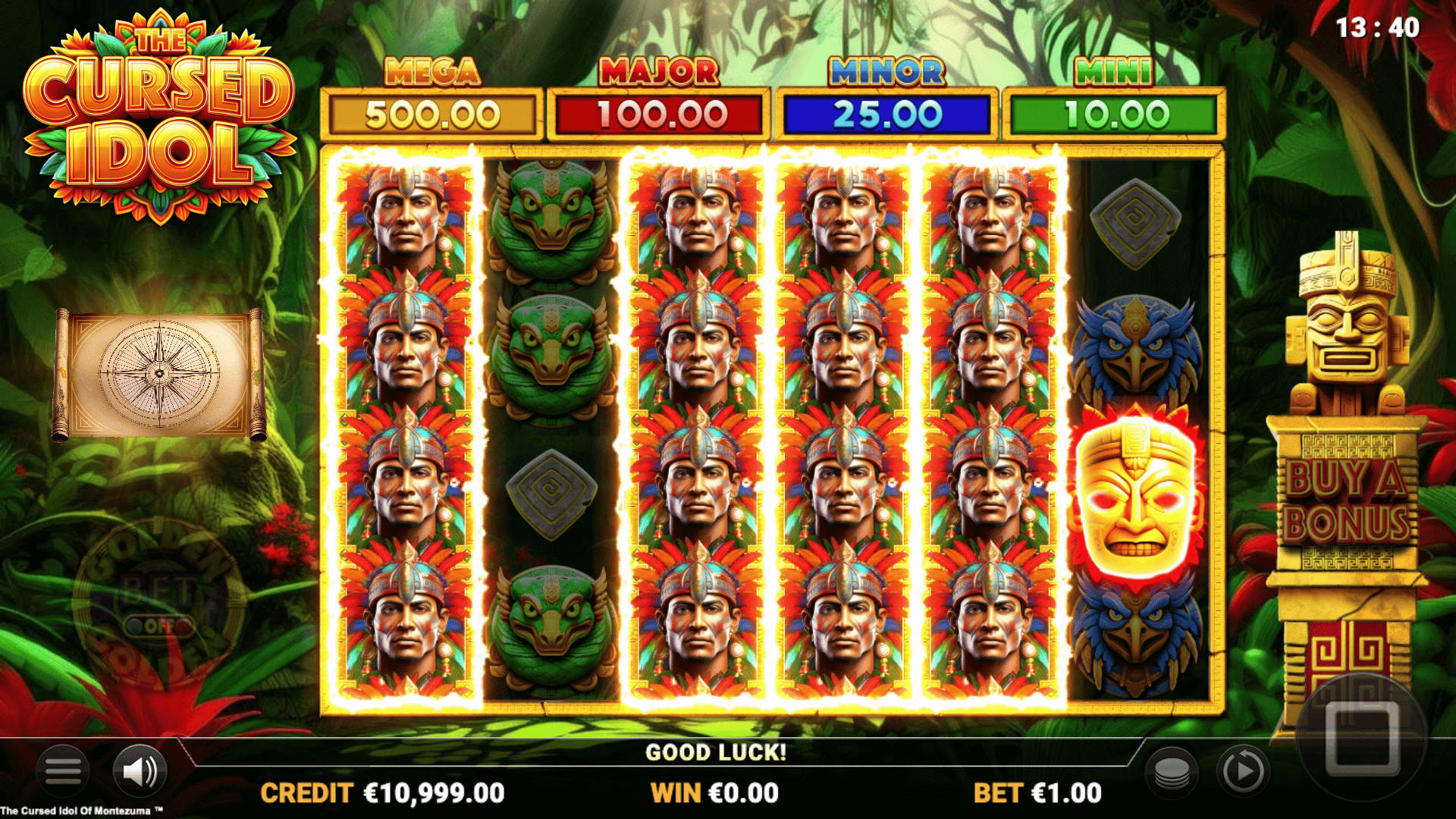The height and width of the screenshot is (819, 1456).
Task: Open the Buy a Bonus feature
Action: click(x=1347, y=501)
